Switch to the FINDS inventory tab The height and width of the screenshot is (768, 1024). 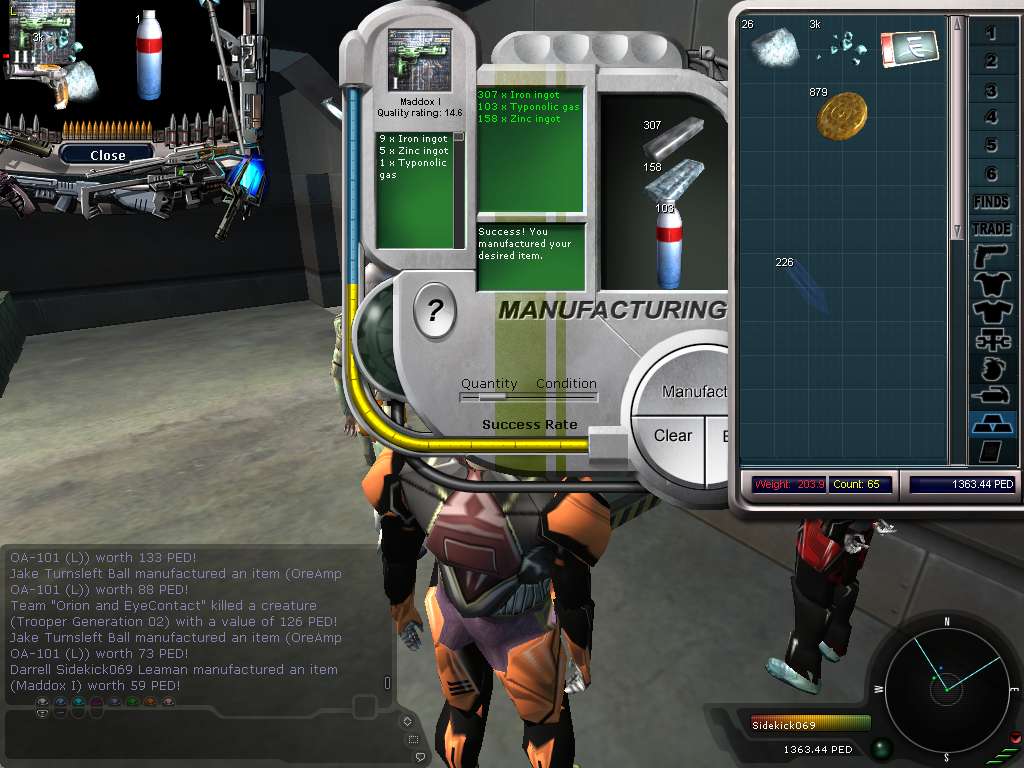pyautogui.click(x=991, y=202)
